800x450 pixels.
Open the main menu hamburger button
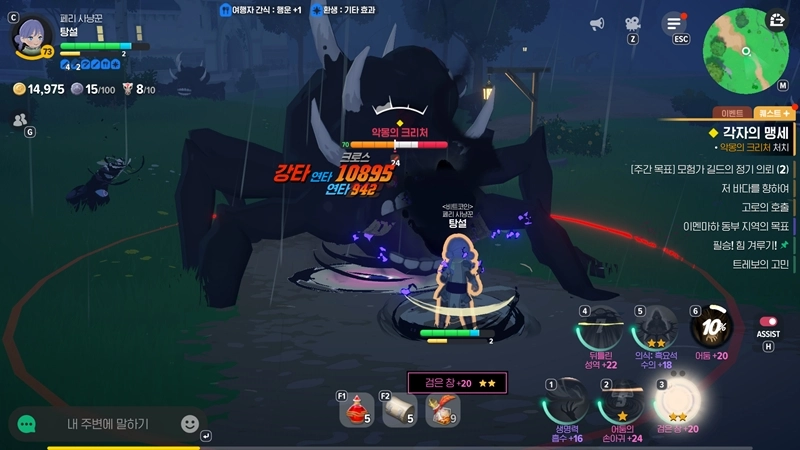[x=677, y=23]
